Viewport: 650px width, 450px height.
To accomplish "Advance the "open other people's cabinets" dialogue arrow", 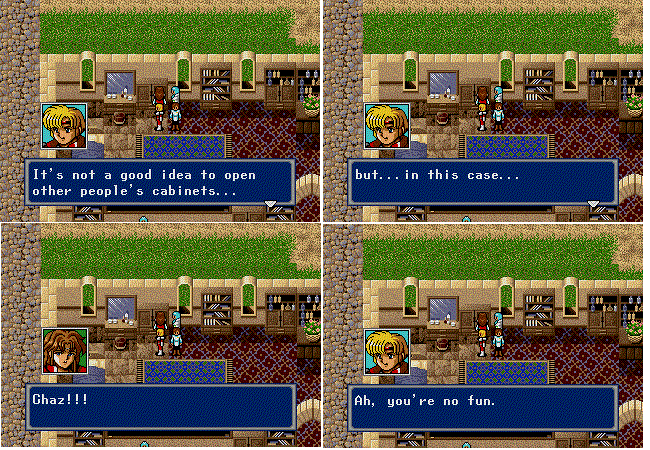I will (x=269, y=204).
